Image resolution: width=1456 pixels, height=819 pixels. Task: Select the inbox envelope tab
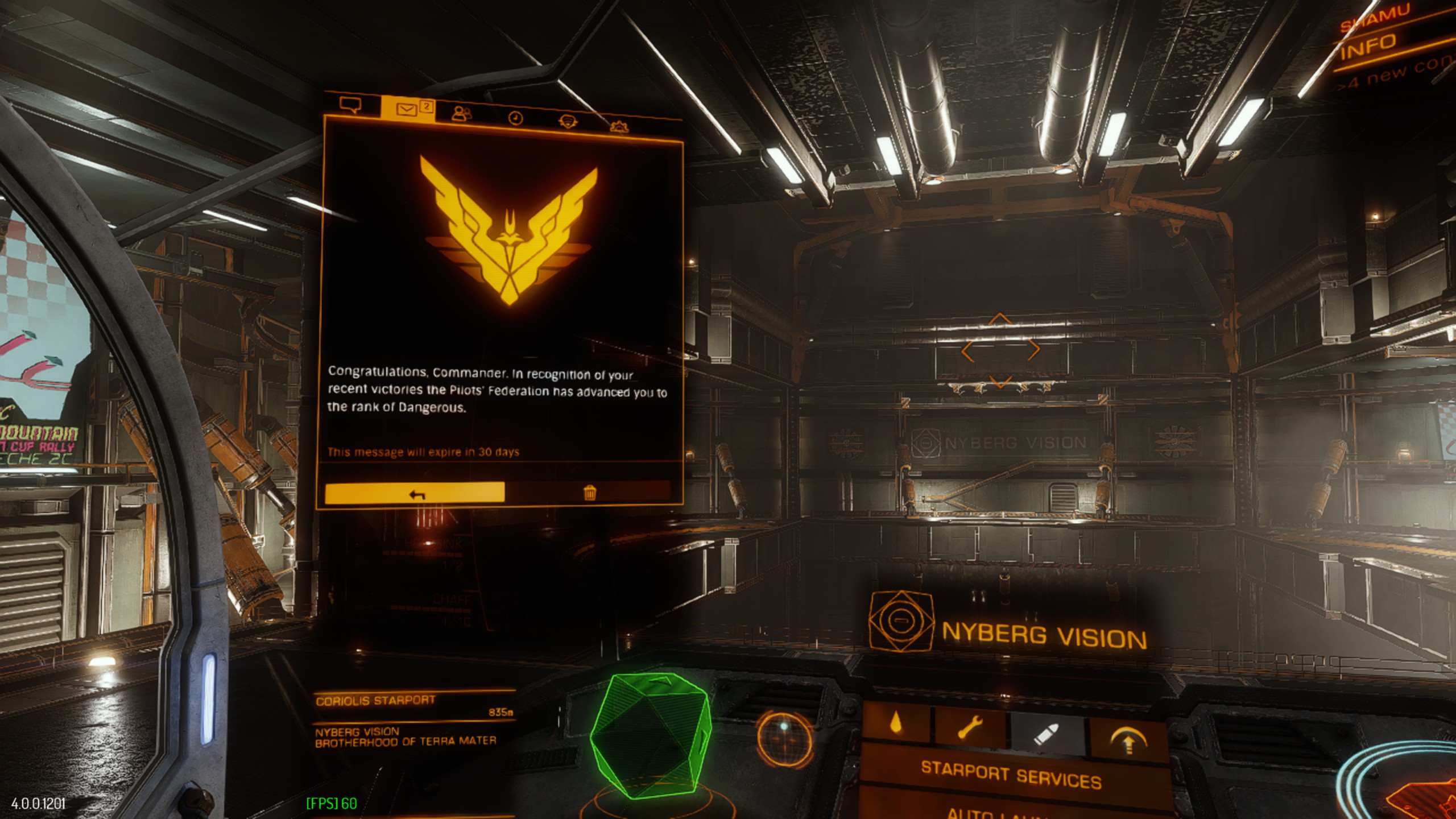[407, 109]
